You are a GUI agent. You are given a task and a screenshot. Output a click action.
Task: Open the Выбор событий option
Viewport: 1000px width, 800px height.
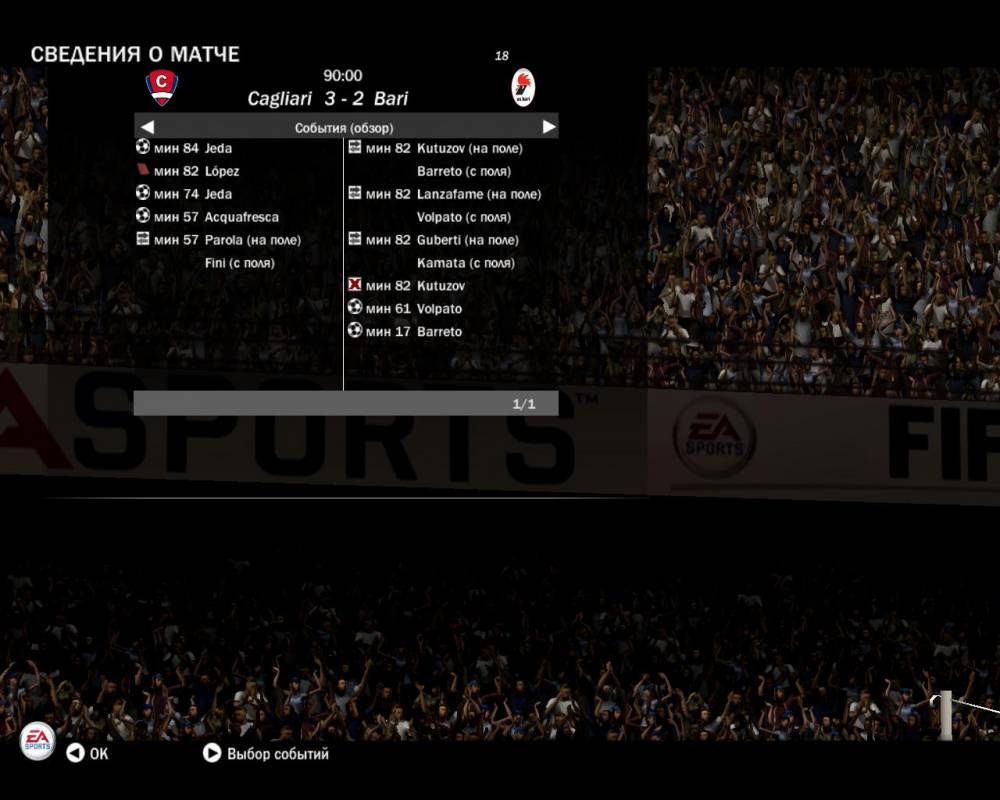click(x=266, y=754)
